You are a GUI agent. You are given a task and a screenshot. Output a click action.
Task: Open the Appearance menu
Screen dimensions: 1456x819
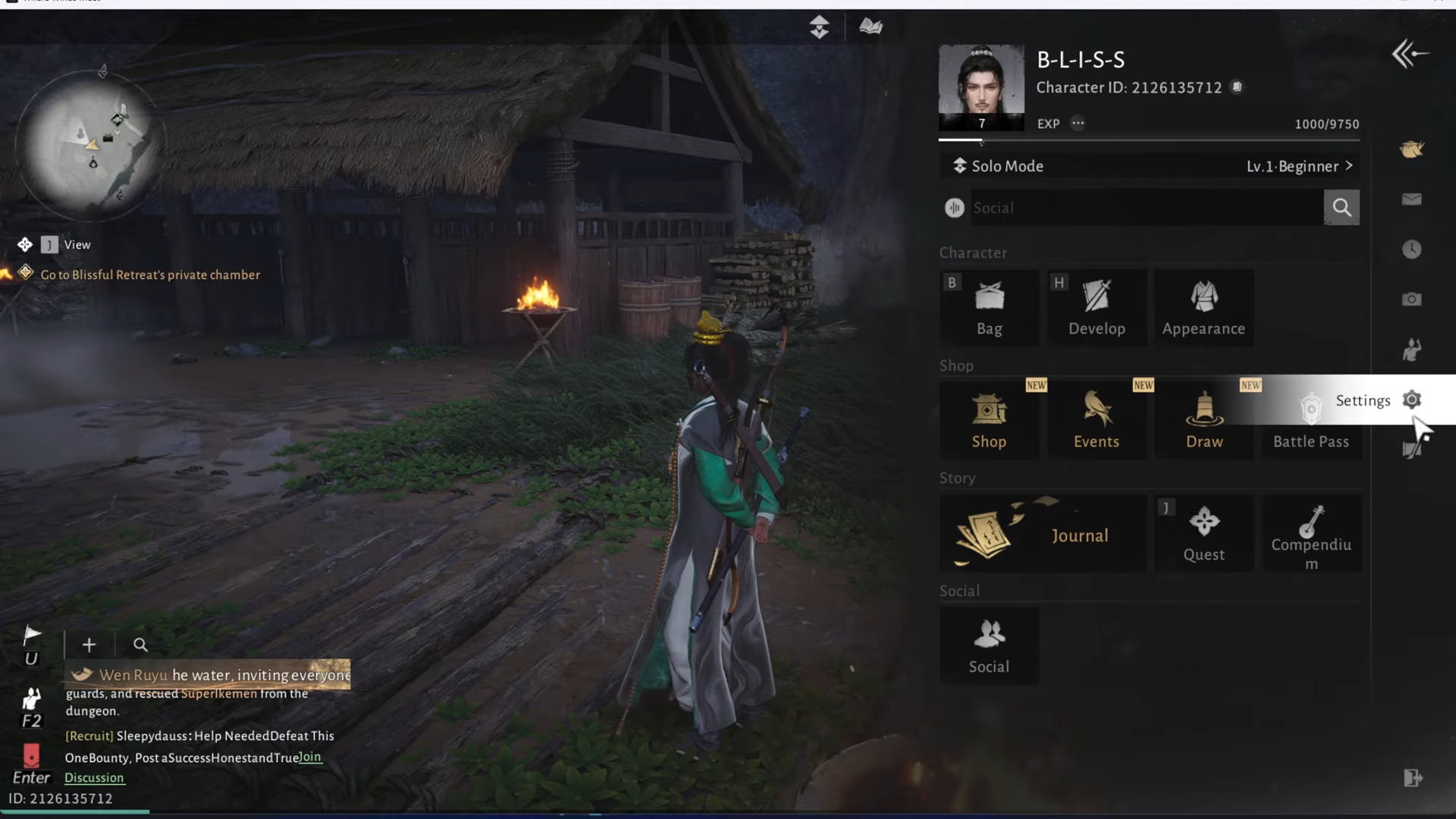pos(1203,308)
